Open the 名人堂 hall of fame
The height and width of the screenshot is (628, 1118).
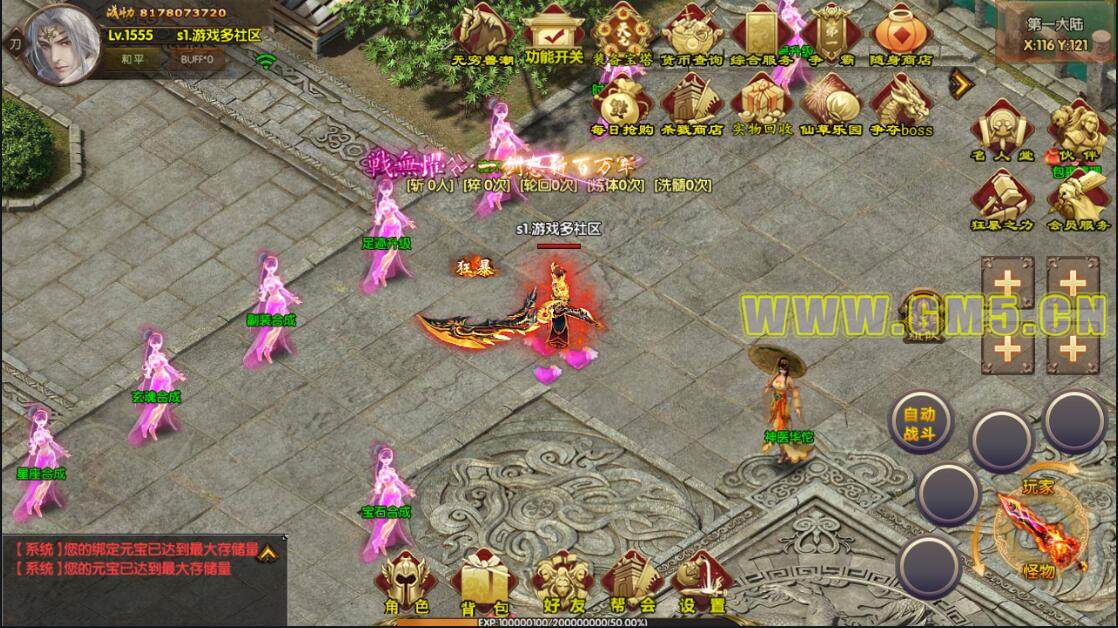coord(1001,130)
